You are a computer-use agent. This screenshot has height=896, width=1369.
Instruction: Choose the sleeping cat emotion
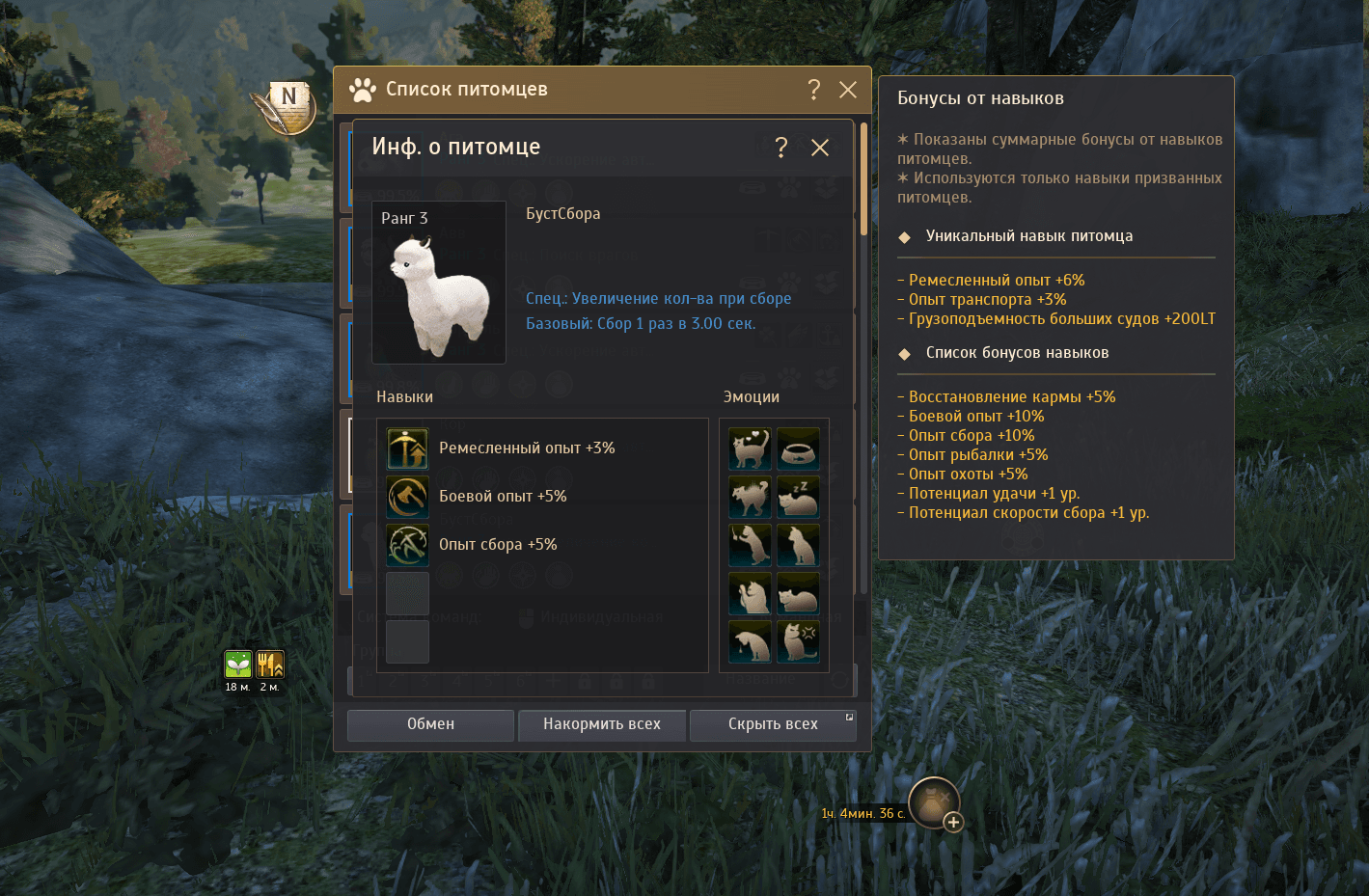[798, 497]
